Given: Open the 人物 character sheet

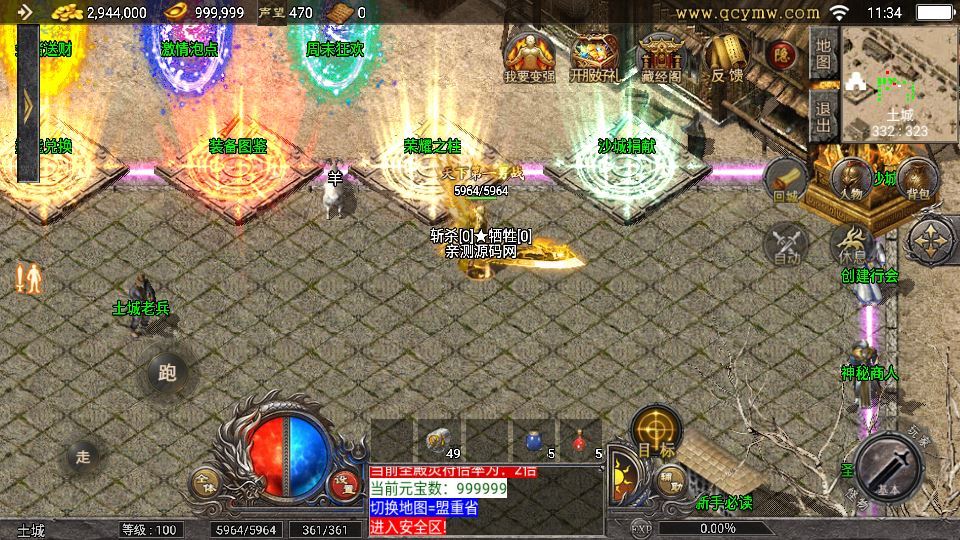Looking at the screenshot, I should [x=852, y=181].
